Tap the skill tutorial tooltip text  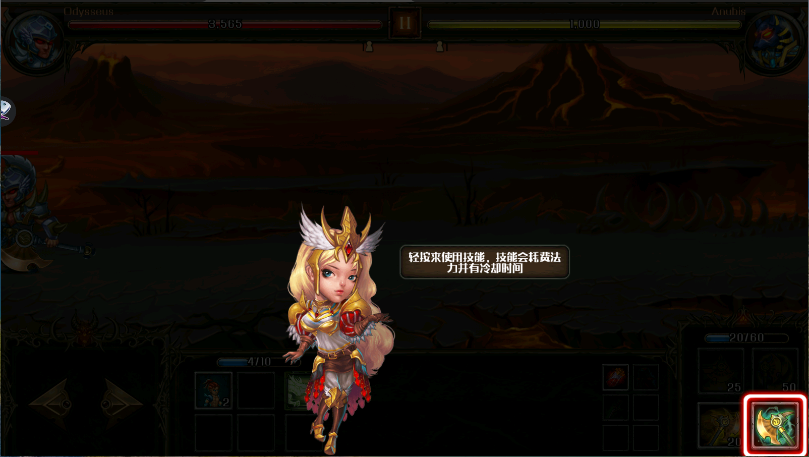coord(484,263)
